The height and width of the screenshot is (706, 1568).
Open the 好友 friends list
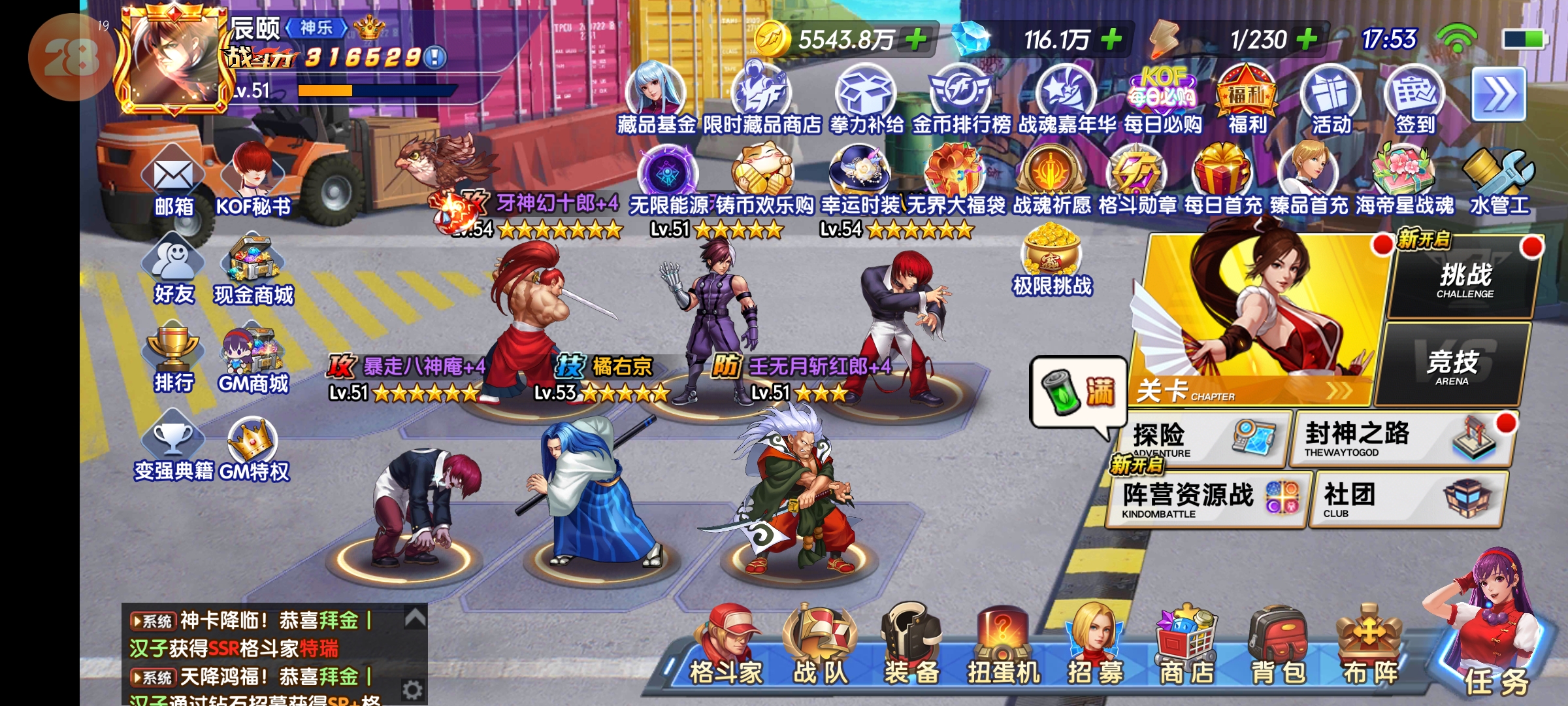coord(173,271)
